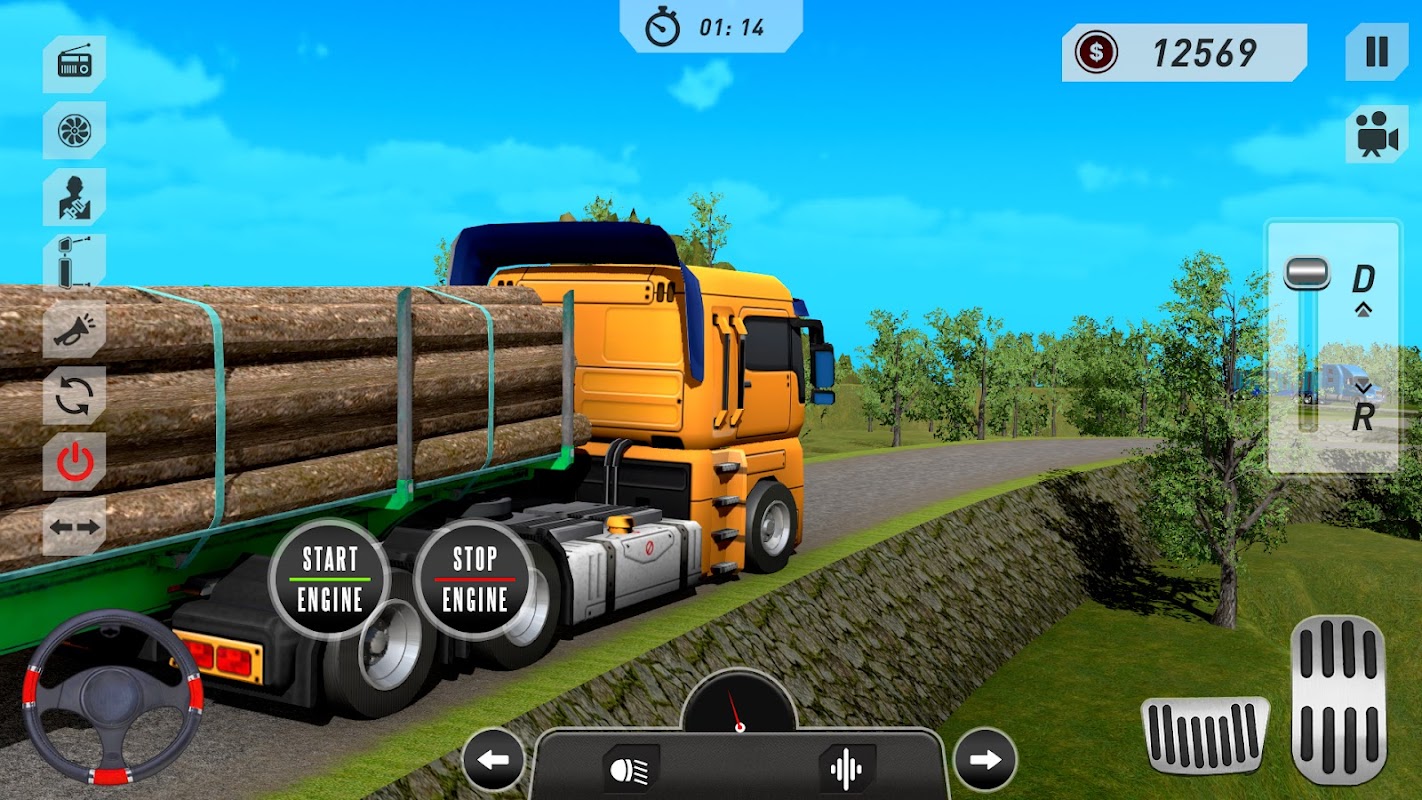Click the left turn indicator arrow
This screenshot has height=800, width=1422.
pyautogui.click(x=493, y=760)
